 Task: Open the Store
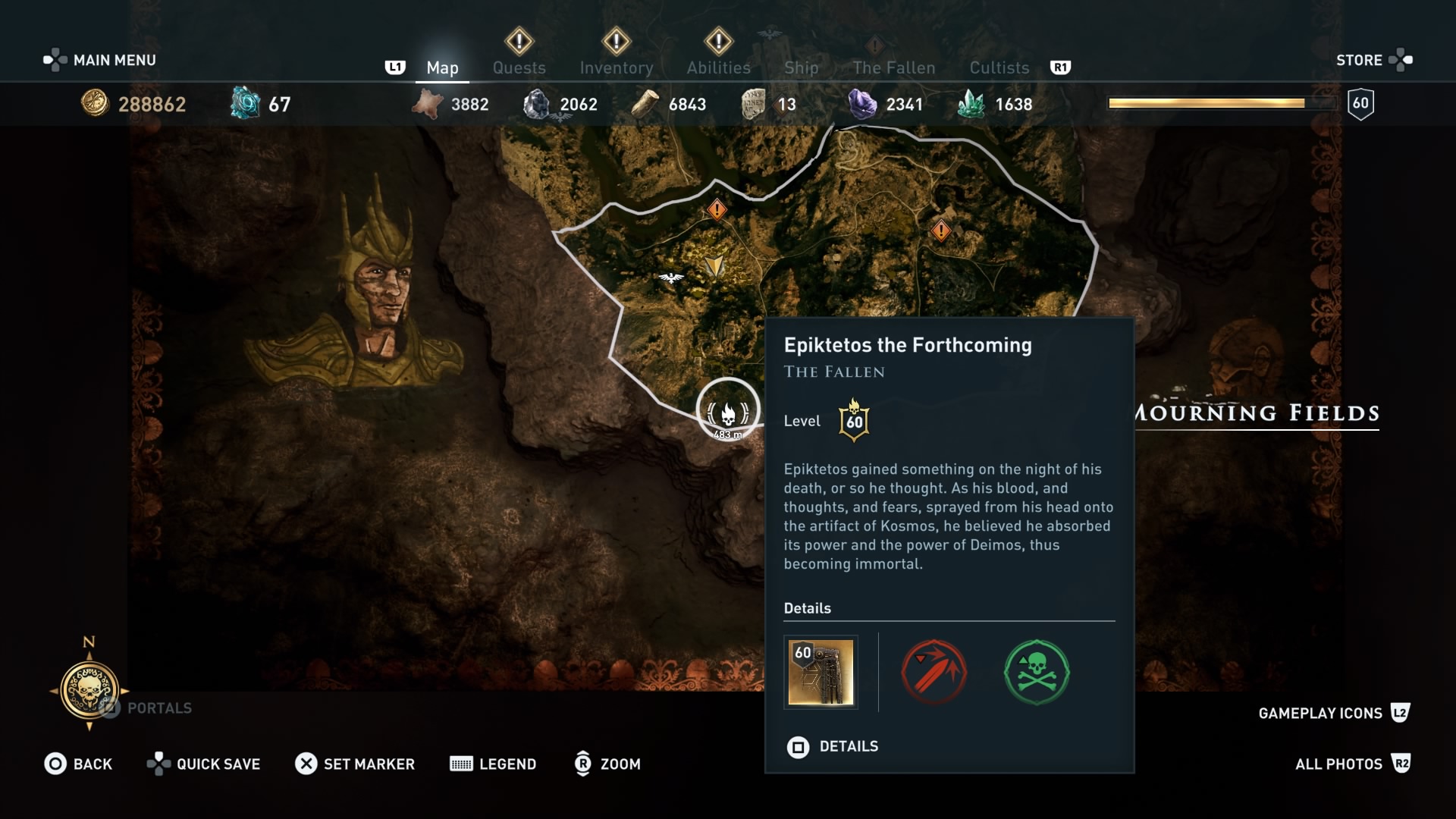(x=1373, y=60)
